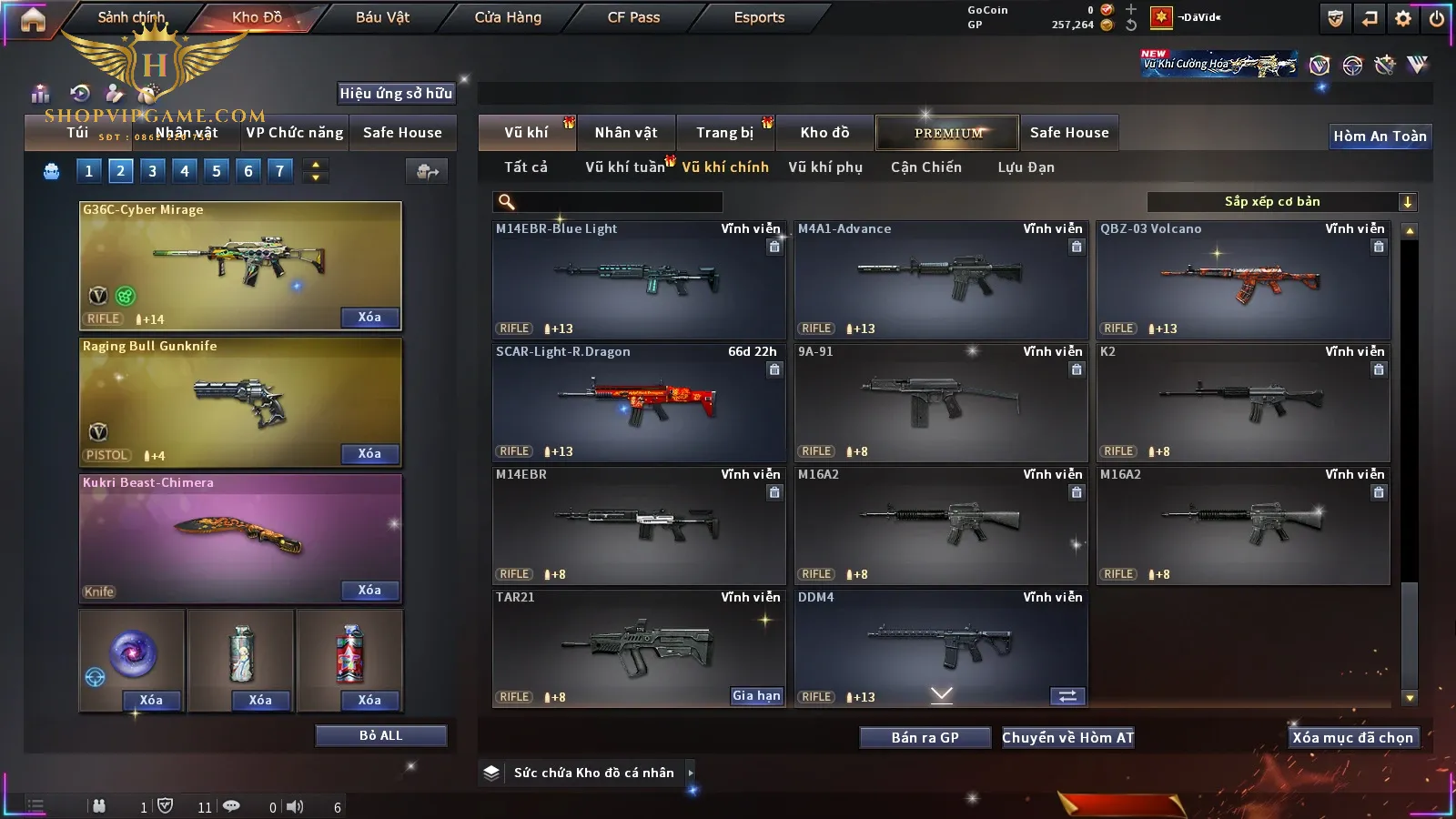Viewport: 1456px width, 819px height.
Task: Show the Vũ khí phụ weapon category
Action: click(824, 167)
